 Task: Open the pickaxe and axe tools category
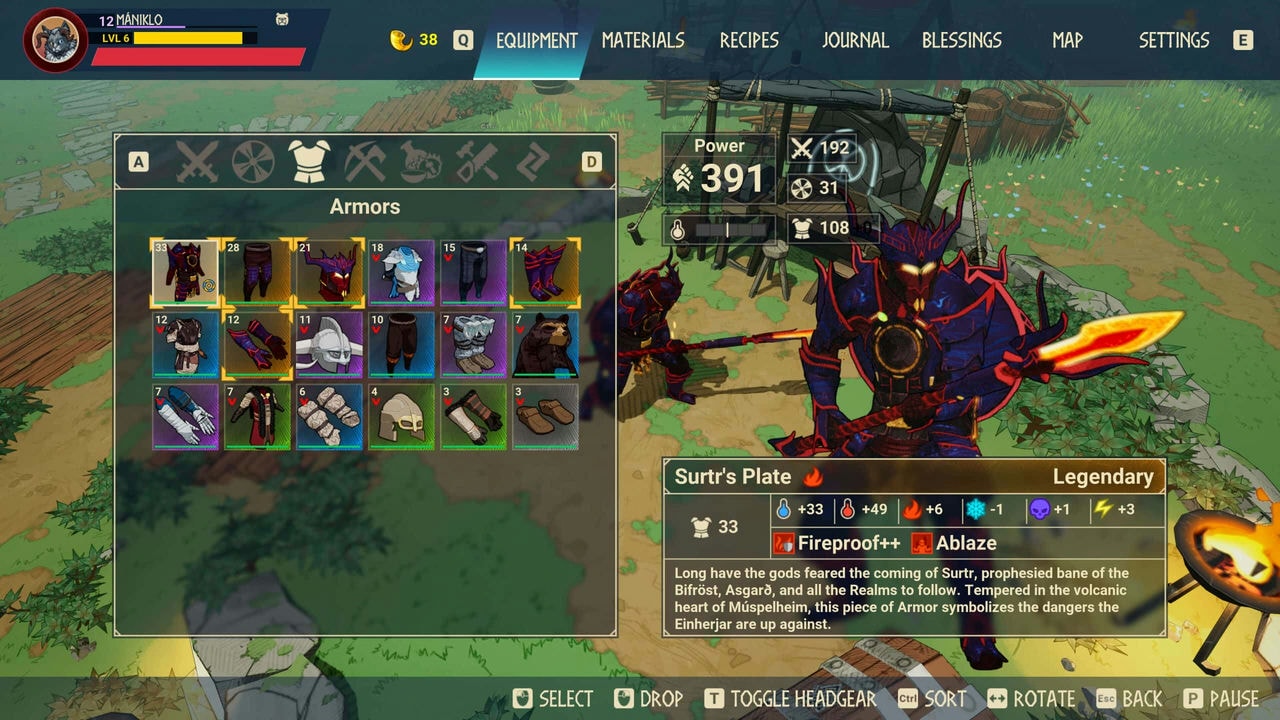pos(365,162)
